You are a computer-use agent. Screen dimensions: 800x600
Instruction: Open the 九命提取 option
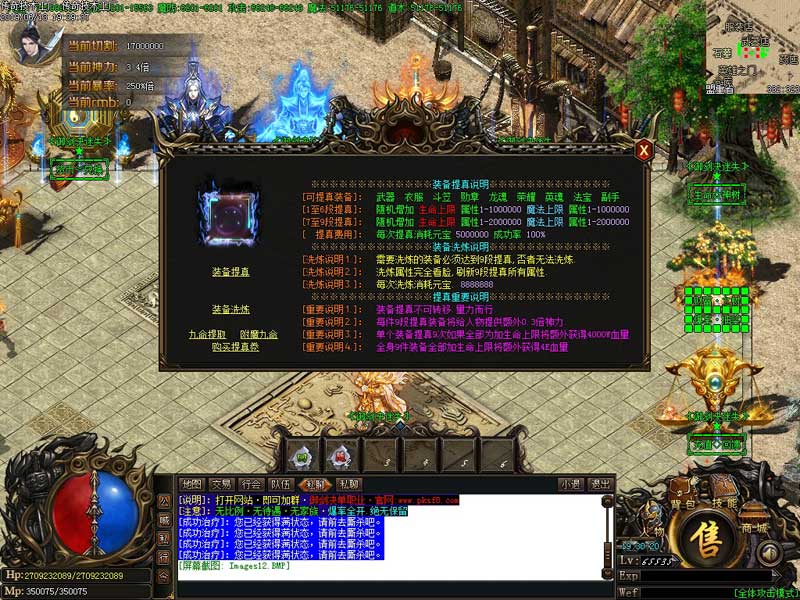tap(207, 334)
